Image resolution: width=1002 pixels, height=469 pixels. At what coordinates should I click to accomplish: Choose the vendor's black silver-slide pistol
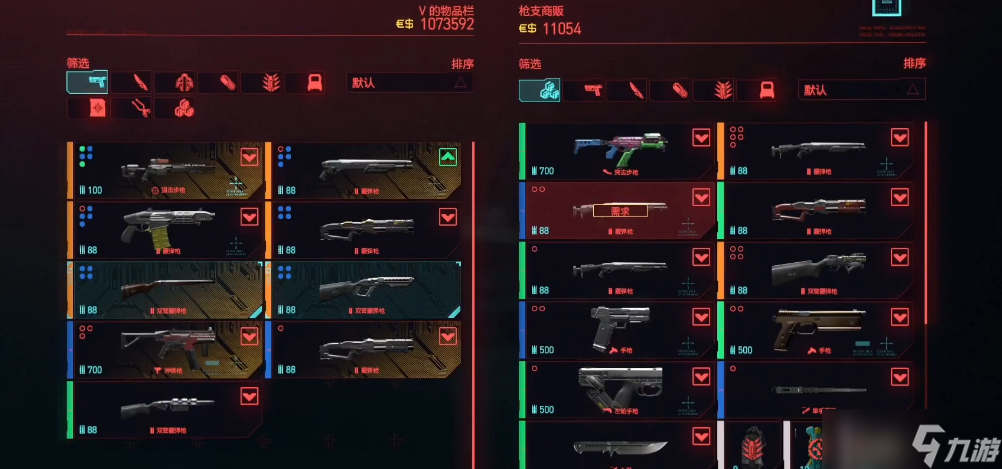click(x=620, y=329)
